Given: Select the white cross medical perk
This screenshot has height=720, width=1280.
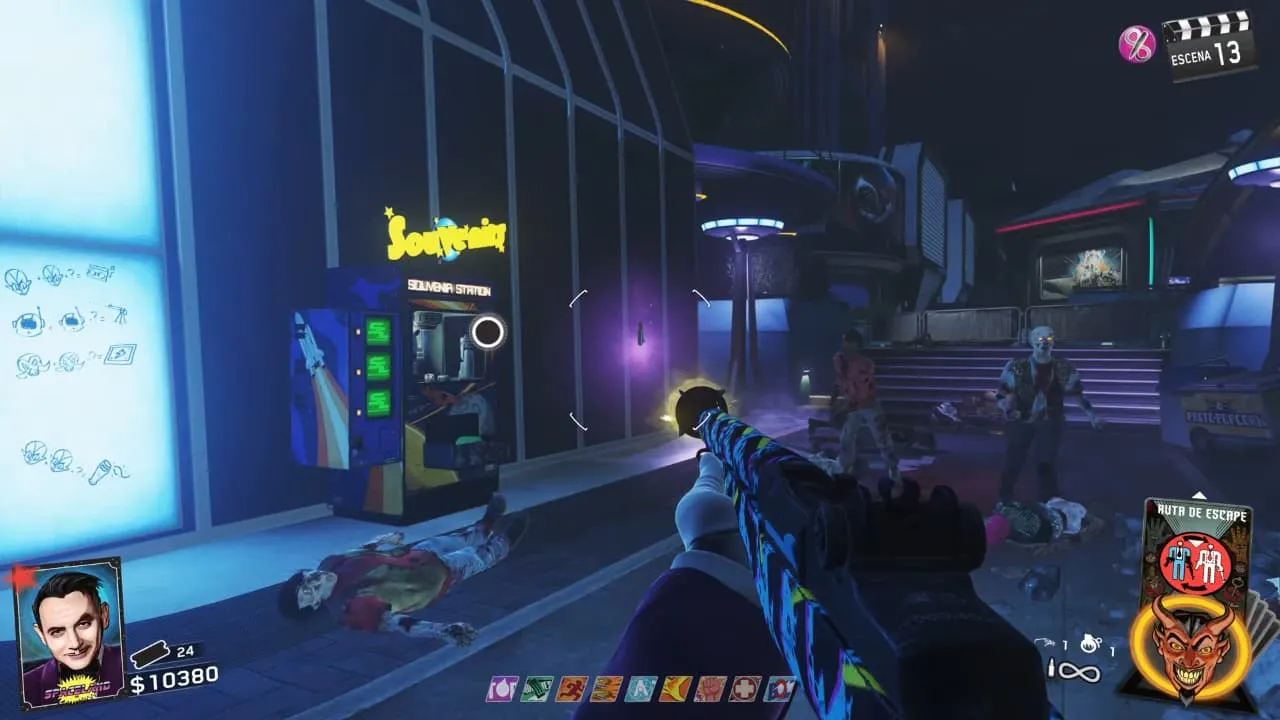Looking at the screenshot, I should tap(745, 689).
